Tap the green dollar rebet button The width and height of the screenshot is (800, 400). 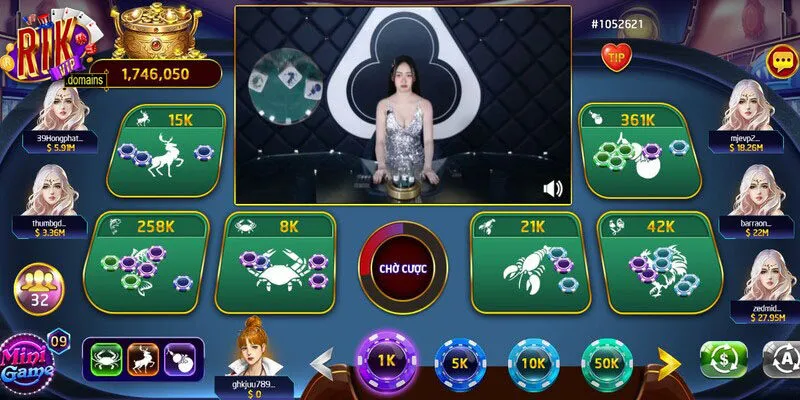coord(722,359)
